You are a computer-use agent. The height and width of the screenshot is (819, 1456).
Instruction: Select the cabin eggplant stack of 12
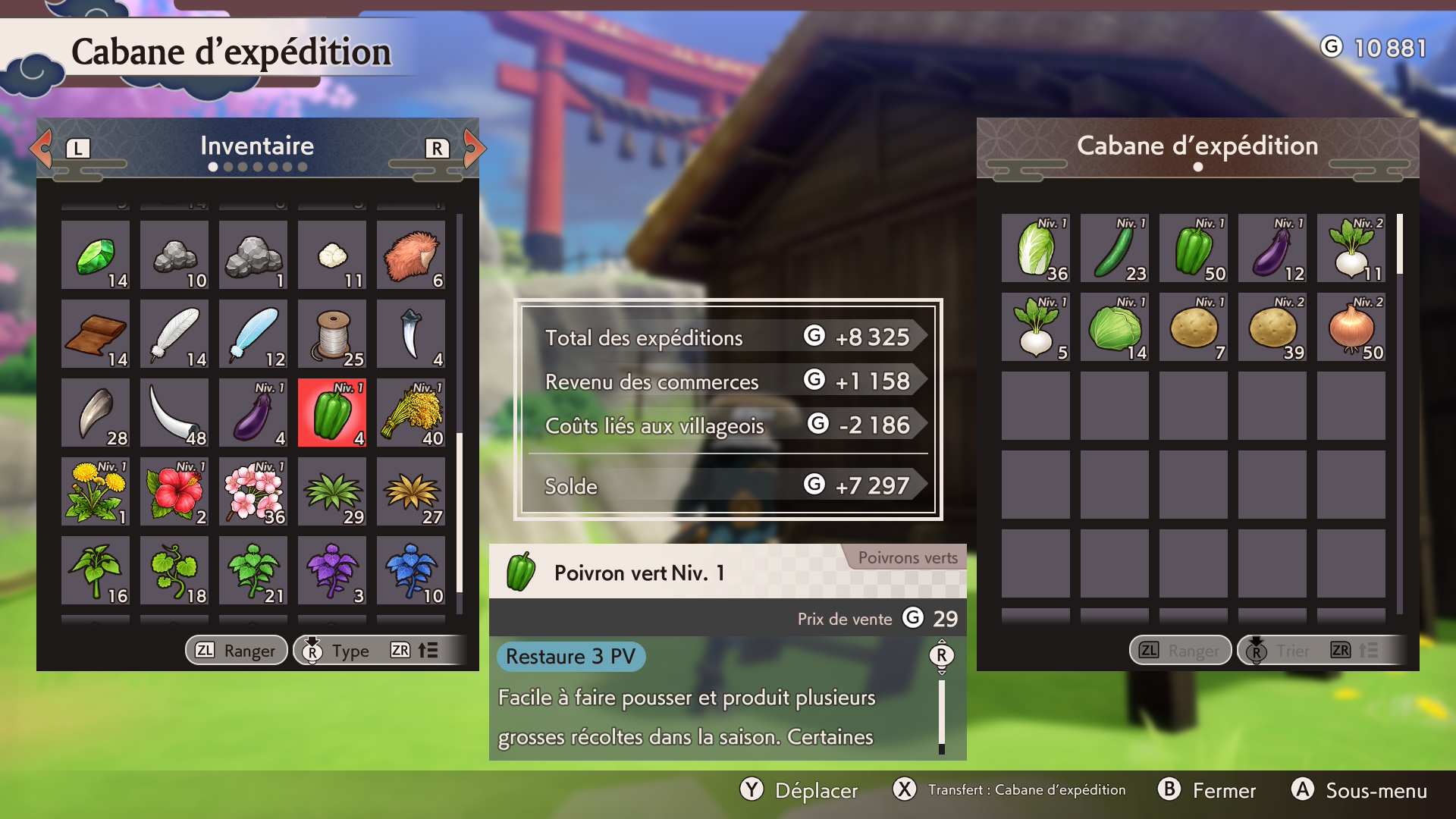click(1272, 249)
